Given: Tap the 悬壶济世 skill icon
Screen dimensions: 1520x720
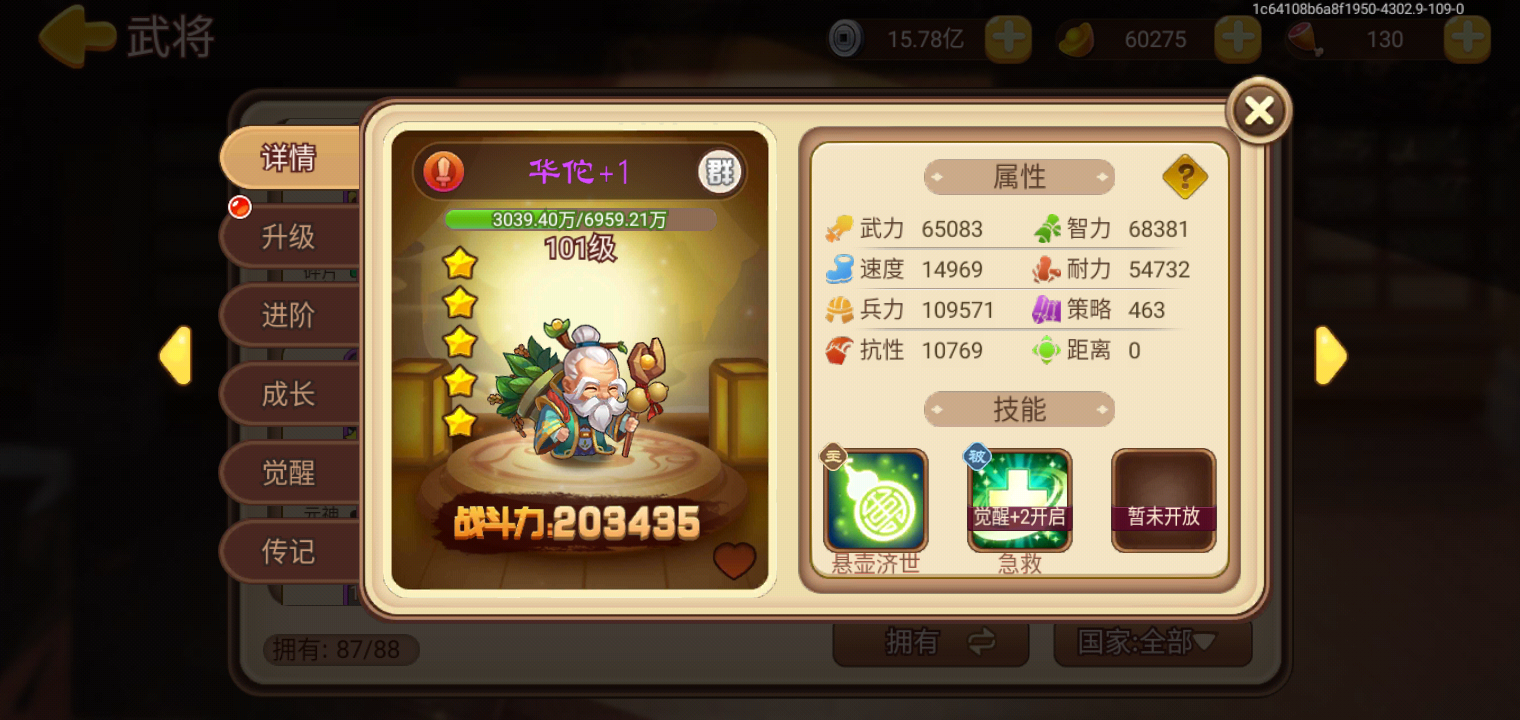Looking at the screenshot, I should 875,499.
